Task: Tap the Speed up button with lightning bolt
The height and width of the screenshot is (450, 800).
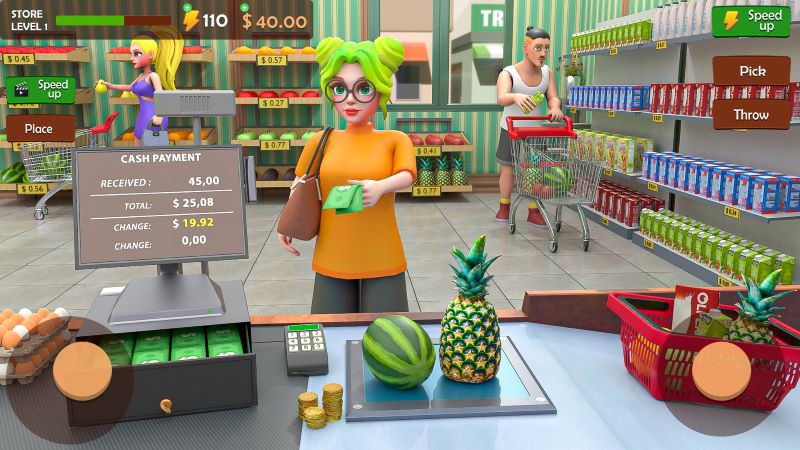Action: coord(751,20)
